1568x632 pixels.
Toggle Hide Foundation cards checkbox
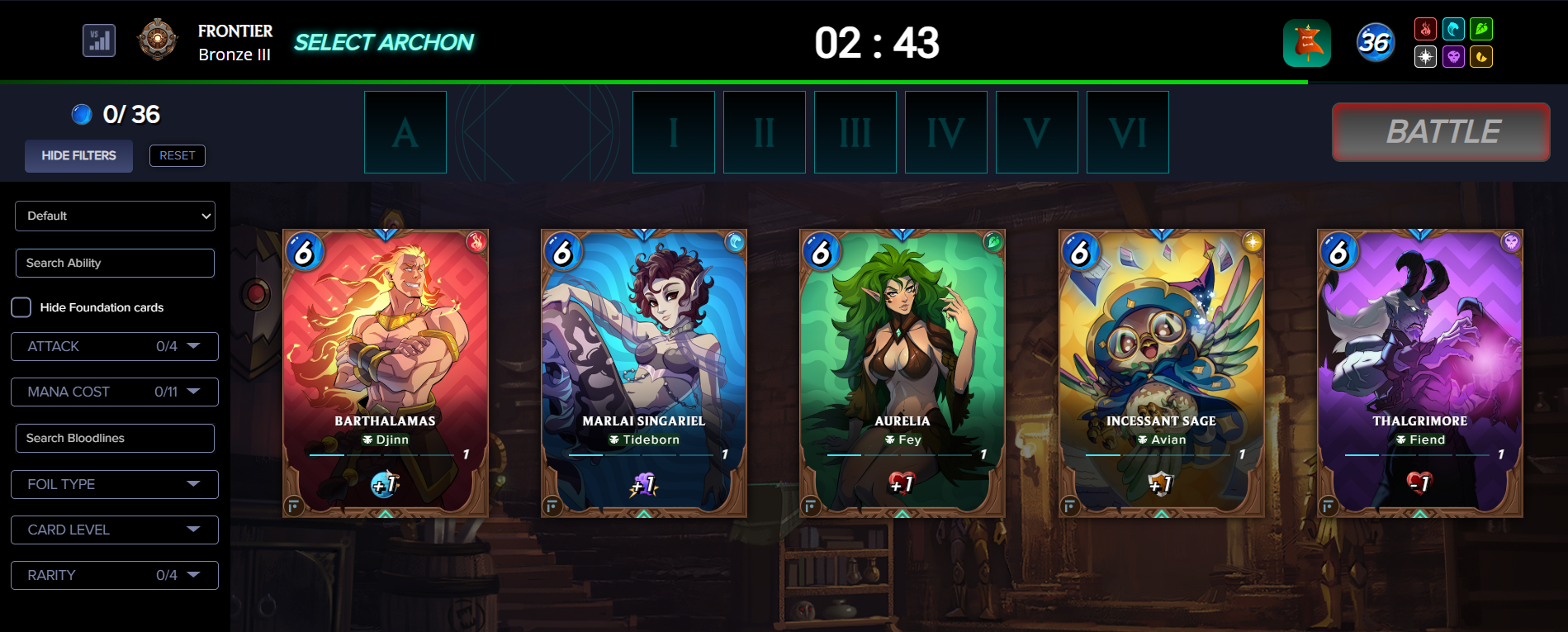(x=21, y=307)
